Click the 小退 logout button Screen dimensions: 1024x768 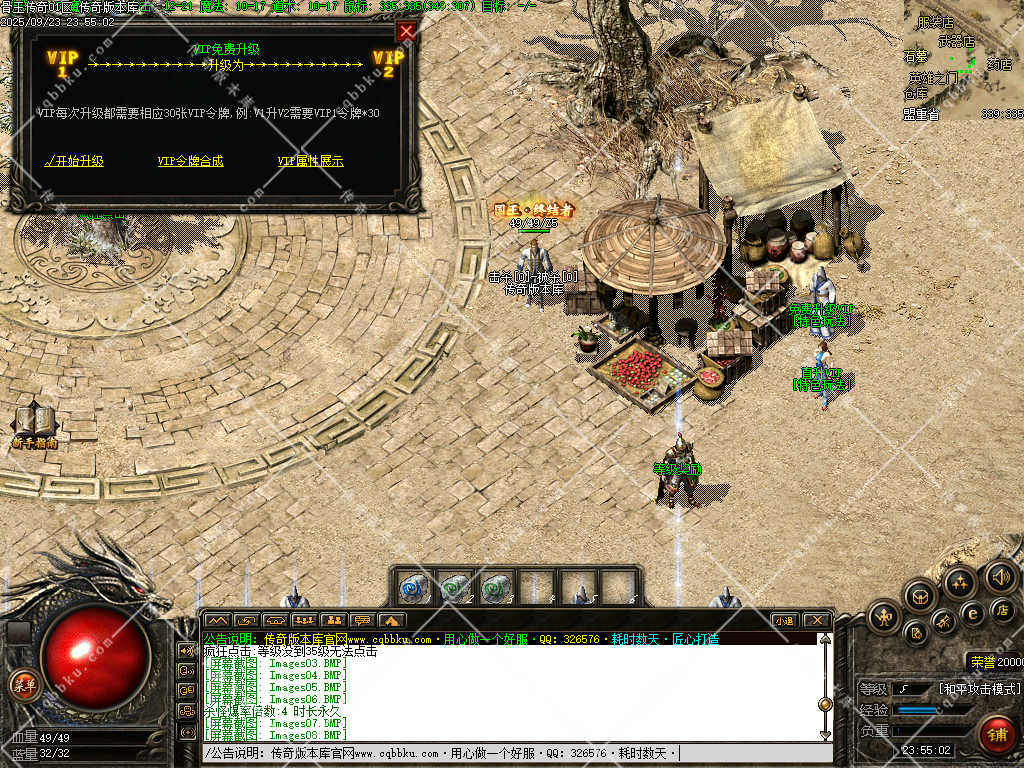click(x=785, y=620)
